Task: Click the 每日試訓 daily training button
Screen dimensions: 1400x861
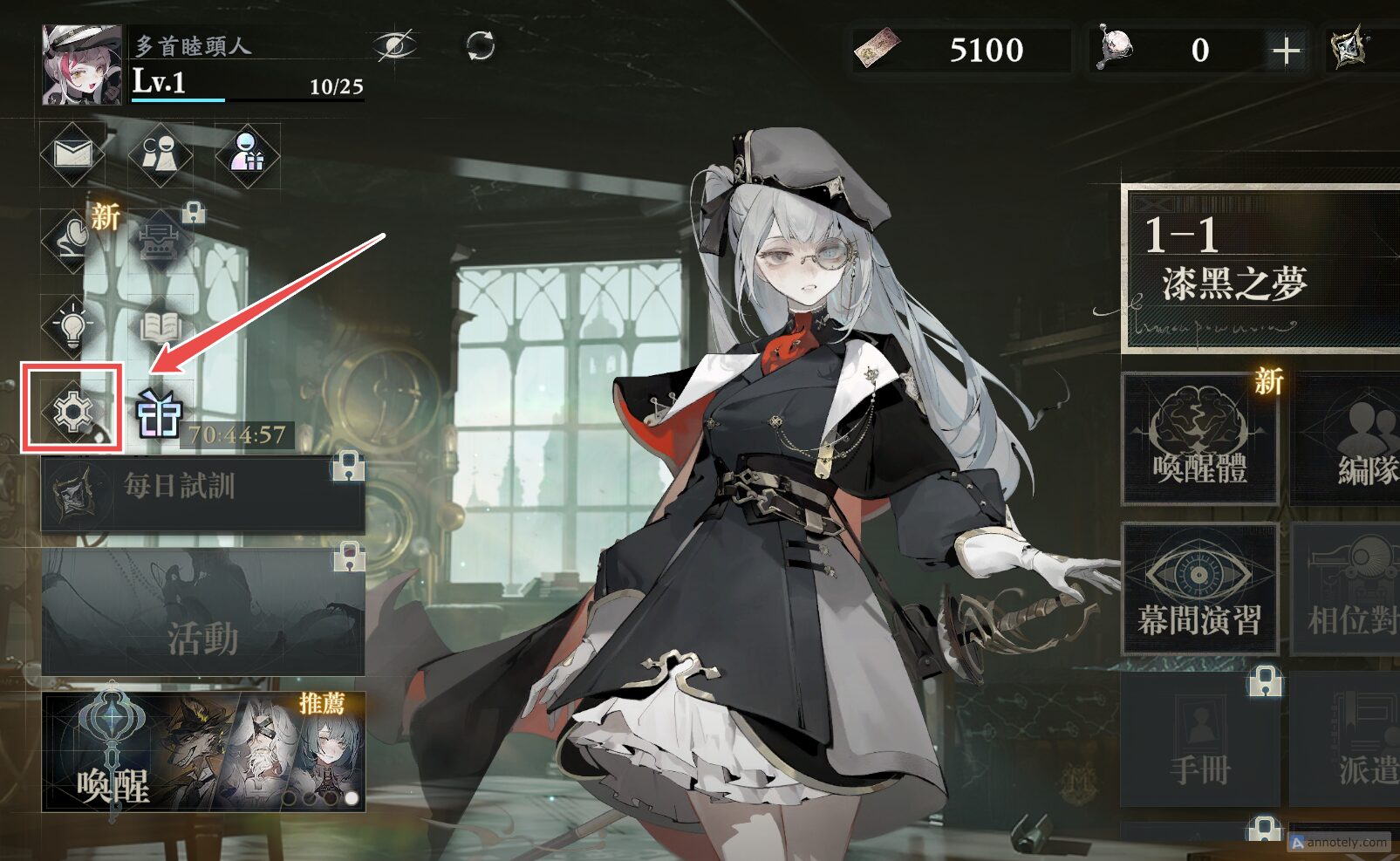Action: [x=202, y=493]
